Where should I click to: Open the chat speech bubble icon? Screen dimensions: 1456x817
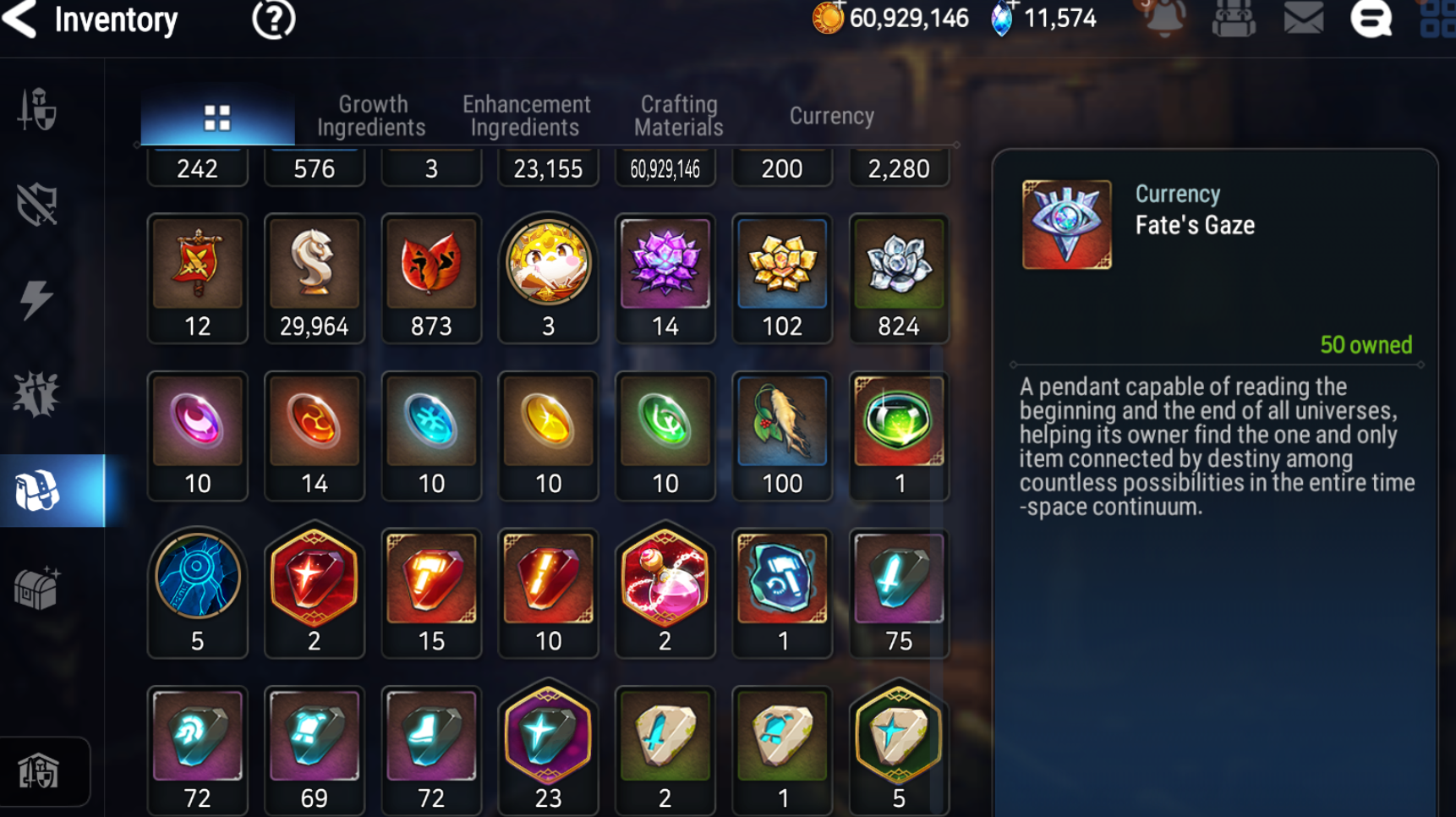pos(1371,19)
